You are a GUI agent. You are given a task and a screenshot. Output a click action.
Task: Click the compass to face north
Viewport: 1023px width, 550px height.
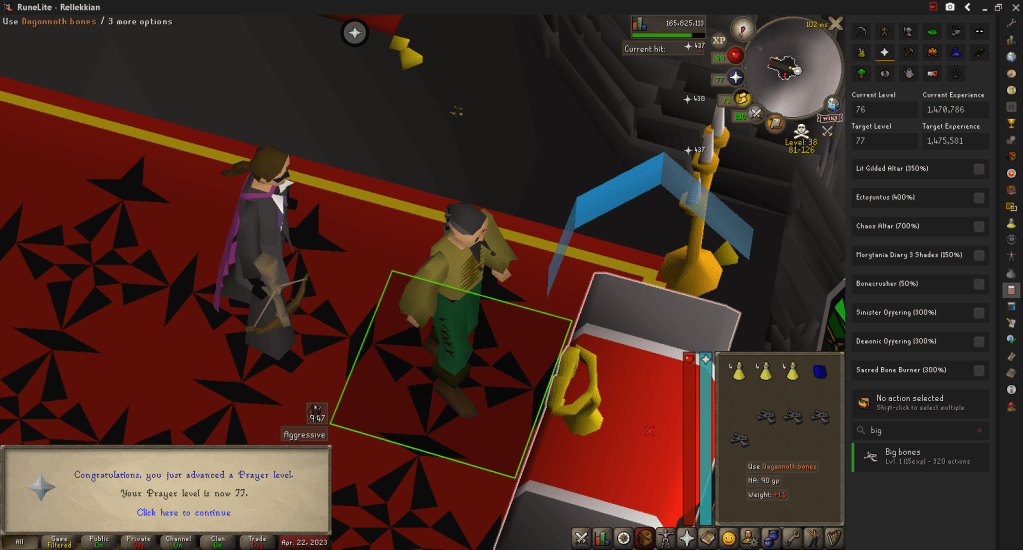point(742,27)
